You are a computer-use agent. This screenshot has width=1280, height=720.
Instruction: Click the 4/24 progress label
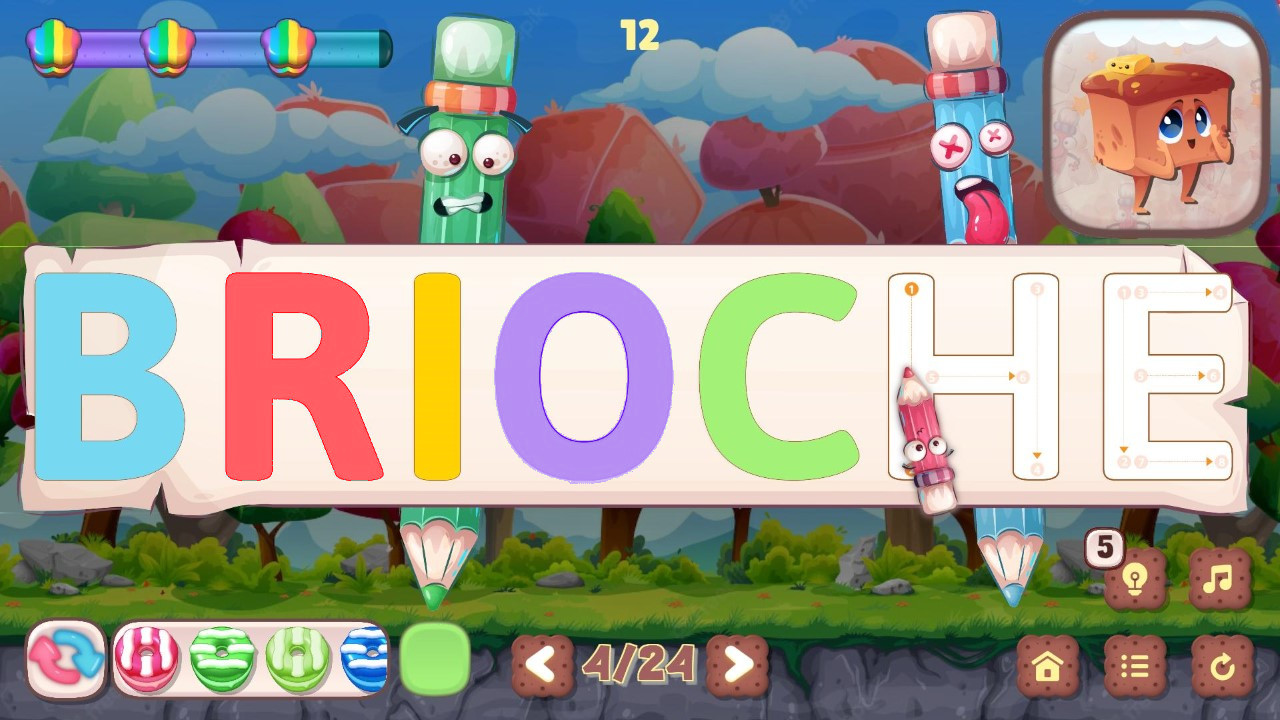pyautogui.click(x=640, y=660)
